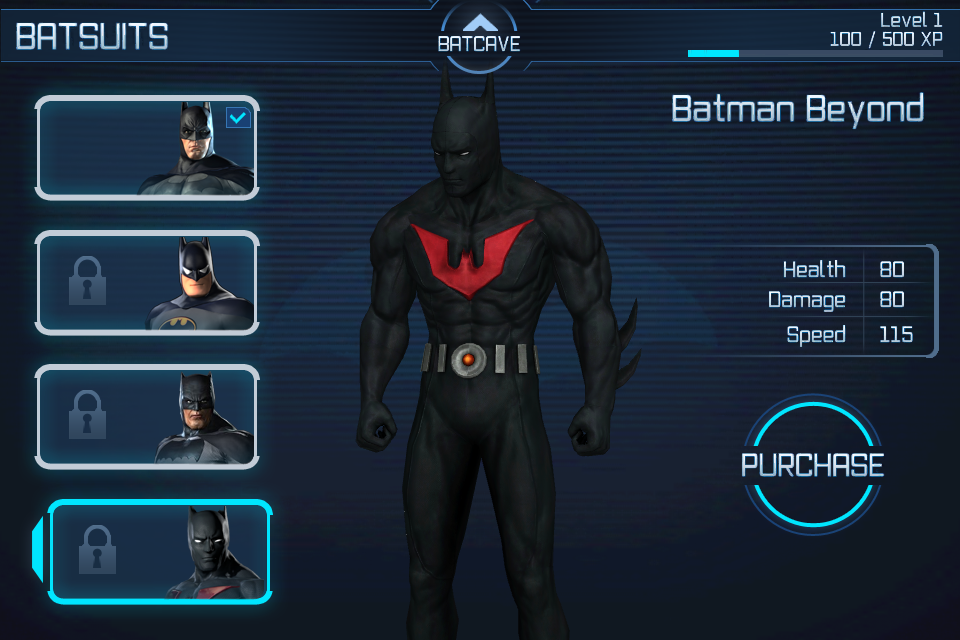Choose the locked blue-cowl animated Batman suit
The height and width of the screenshot is (640, 960).
(x=147, y=283)
